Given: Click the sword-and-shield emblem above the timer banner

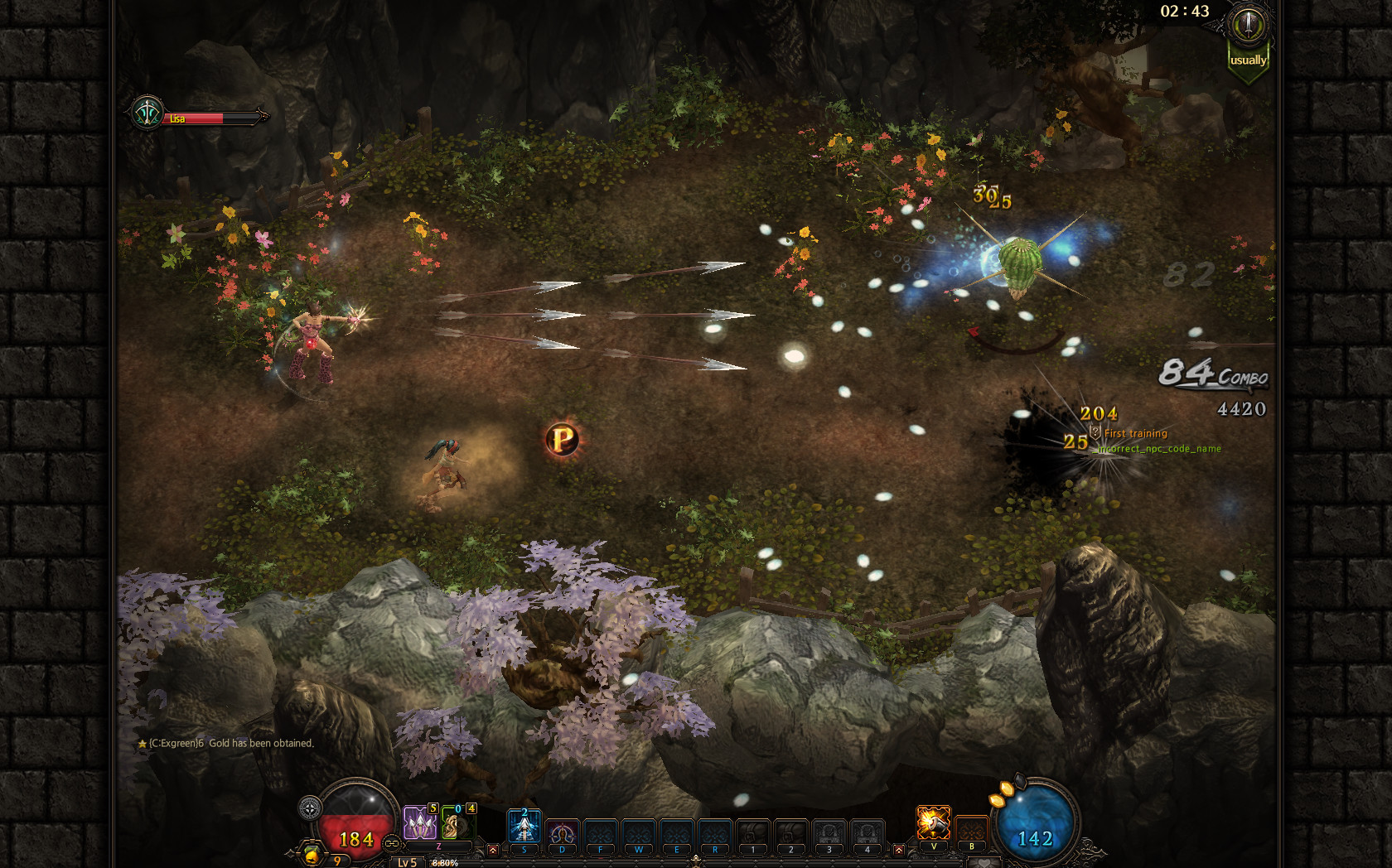Looking at the screenshot, I should coord(1247,25).
